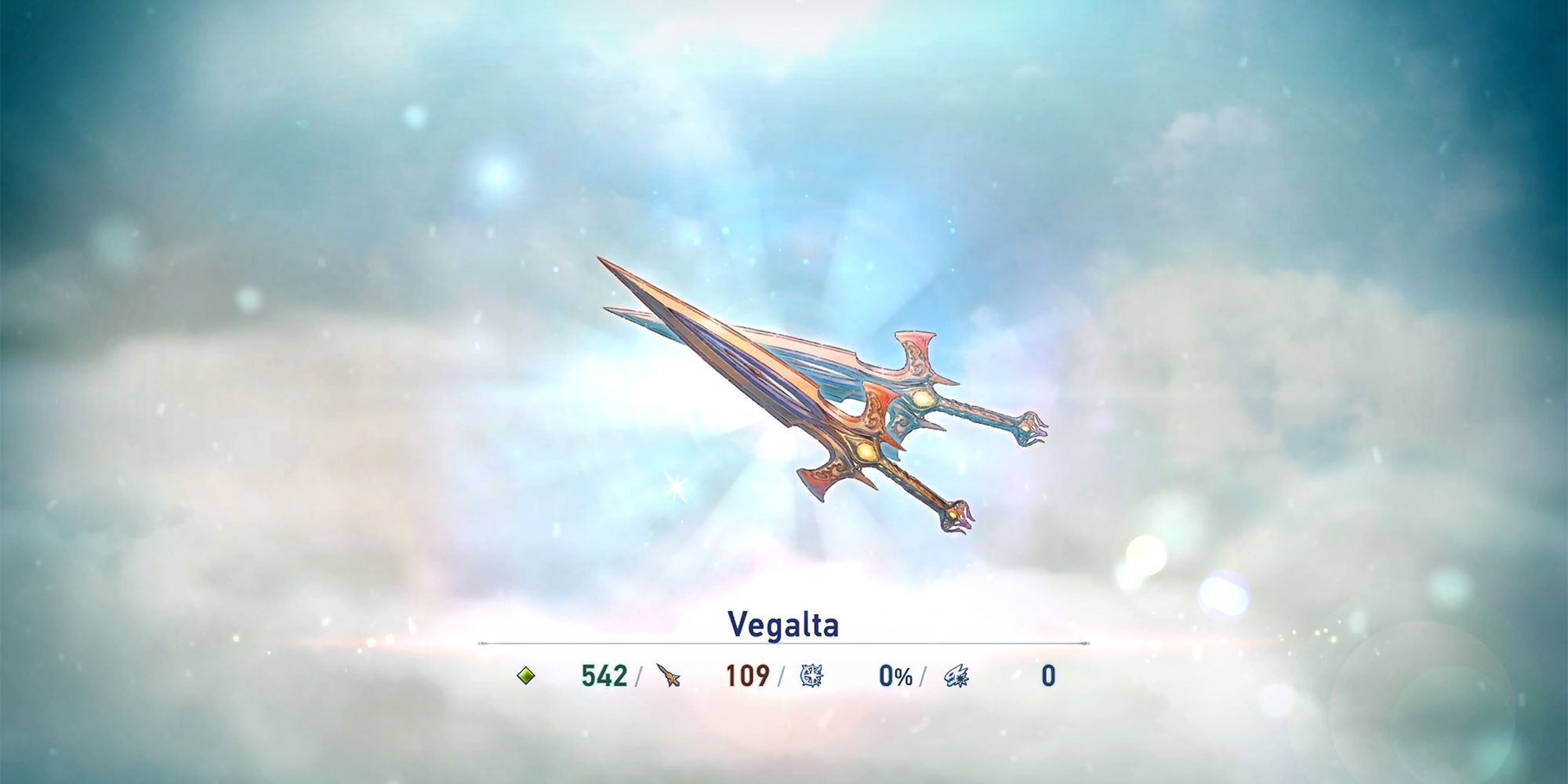1568x784 pixels.
Task: Click the slash separator after 109
Action: (x=782, y=677)
